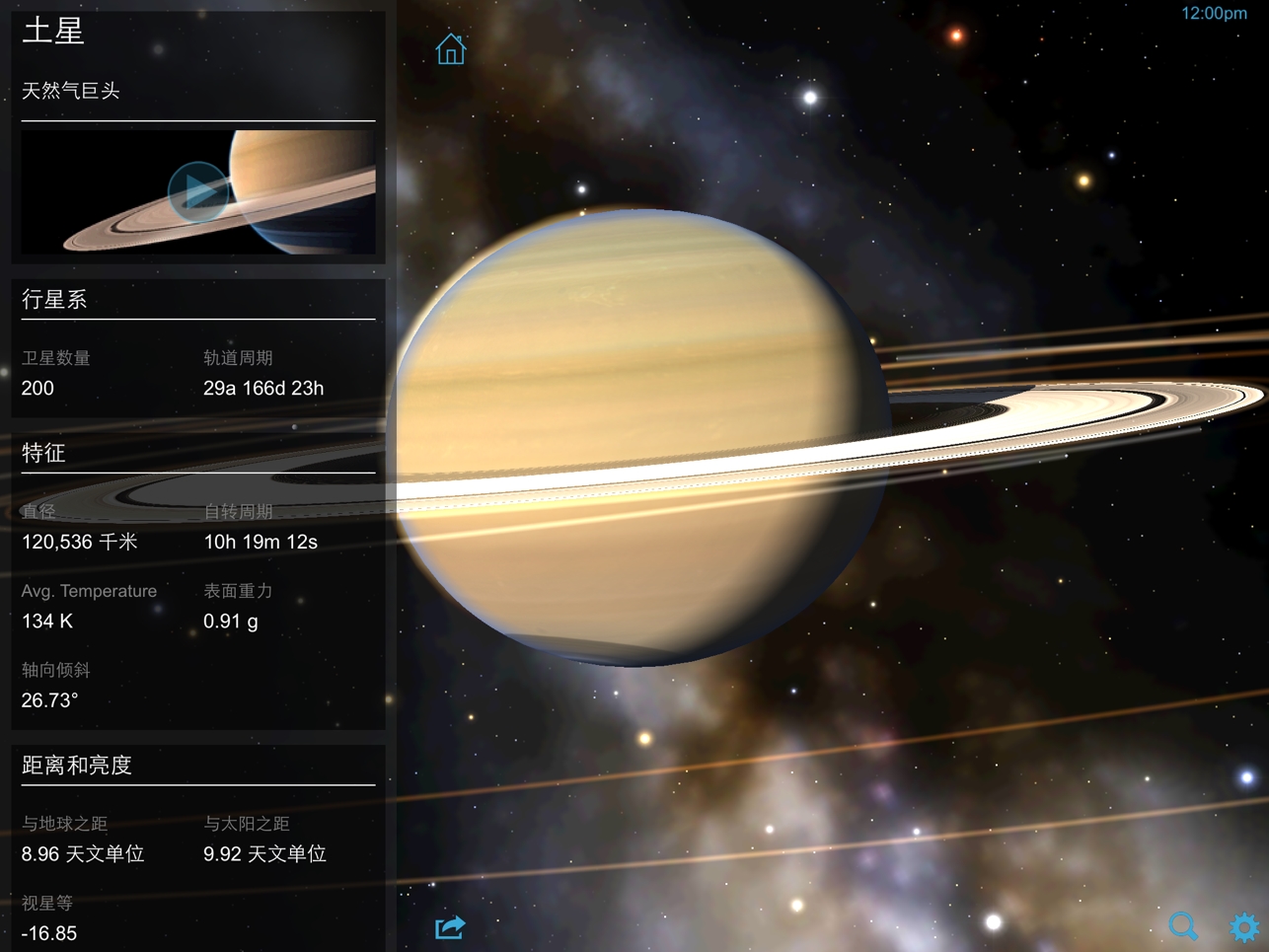Collapse the 行星系 section
1269x952 pixels.
pyautogui.click(x=54, y=299)
